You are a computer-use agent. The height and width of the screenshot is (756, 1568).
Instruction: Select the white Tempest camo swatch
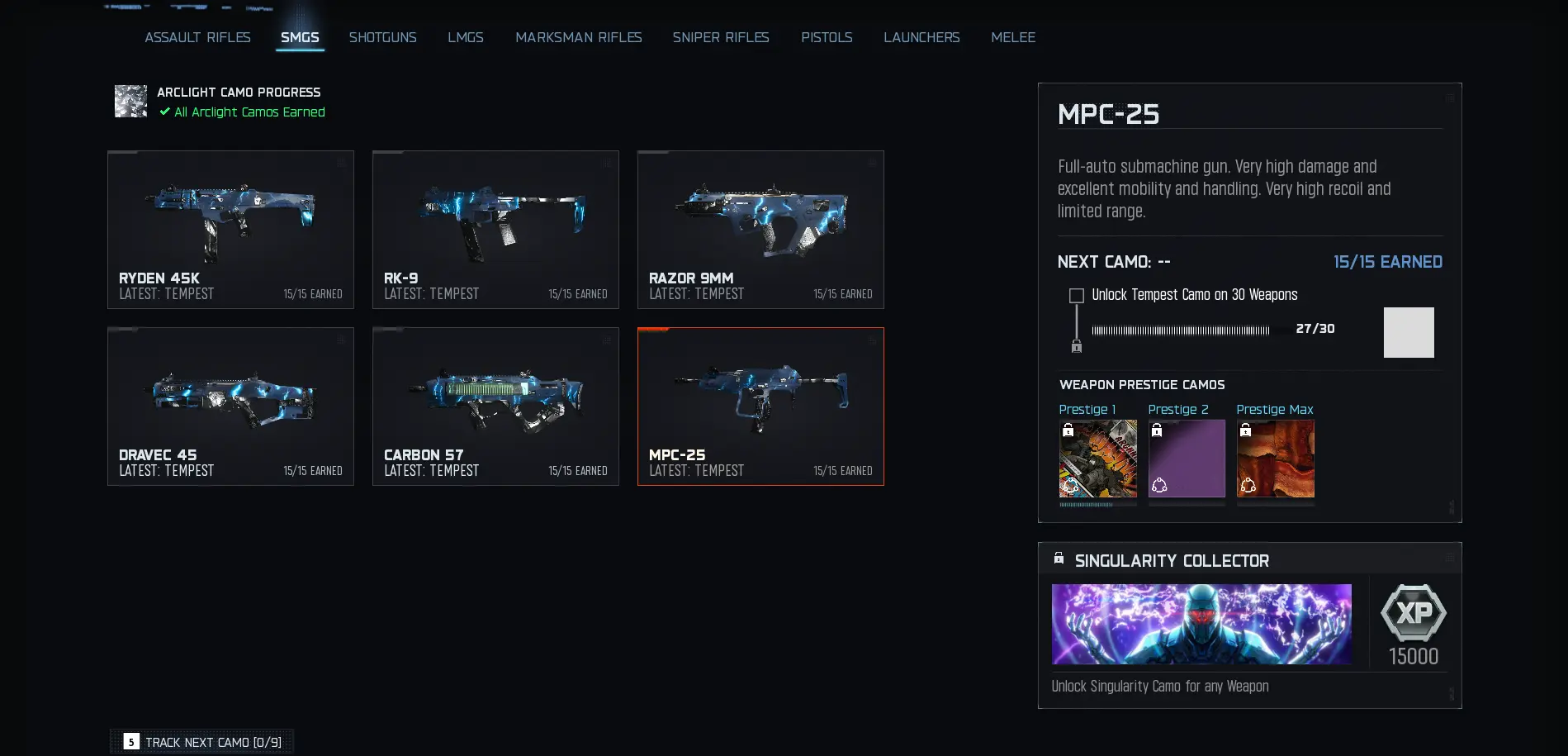coord(1409,332)
